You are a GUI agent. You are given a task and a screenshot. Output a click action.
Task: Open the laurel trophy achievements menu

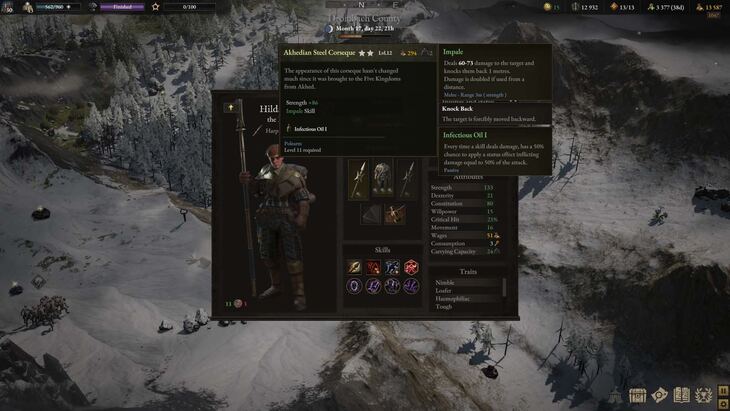[705, 394]
